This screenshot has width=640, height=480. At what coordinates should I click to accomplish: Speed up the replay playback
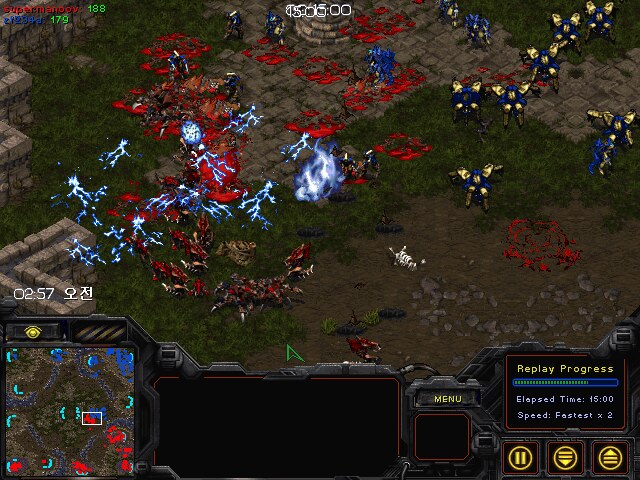click(609, 457)
